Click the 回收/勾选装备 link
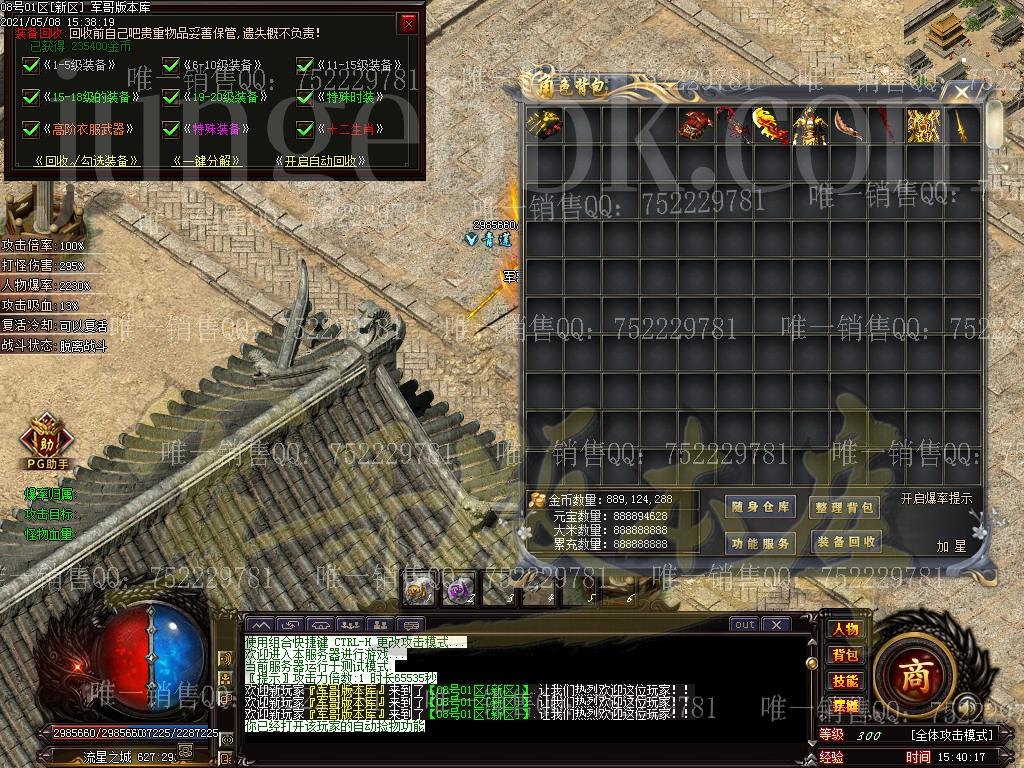The width and height of the screenshot is (1024, 768). tap(86, 160)
